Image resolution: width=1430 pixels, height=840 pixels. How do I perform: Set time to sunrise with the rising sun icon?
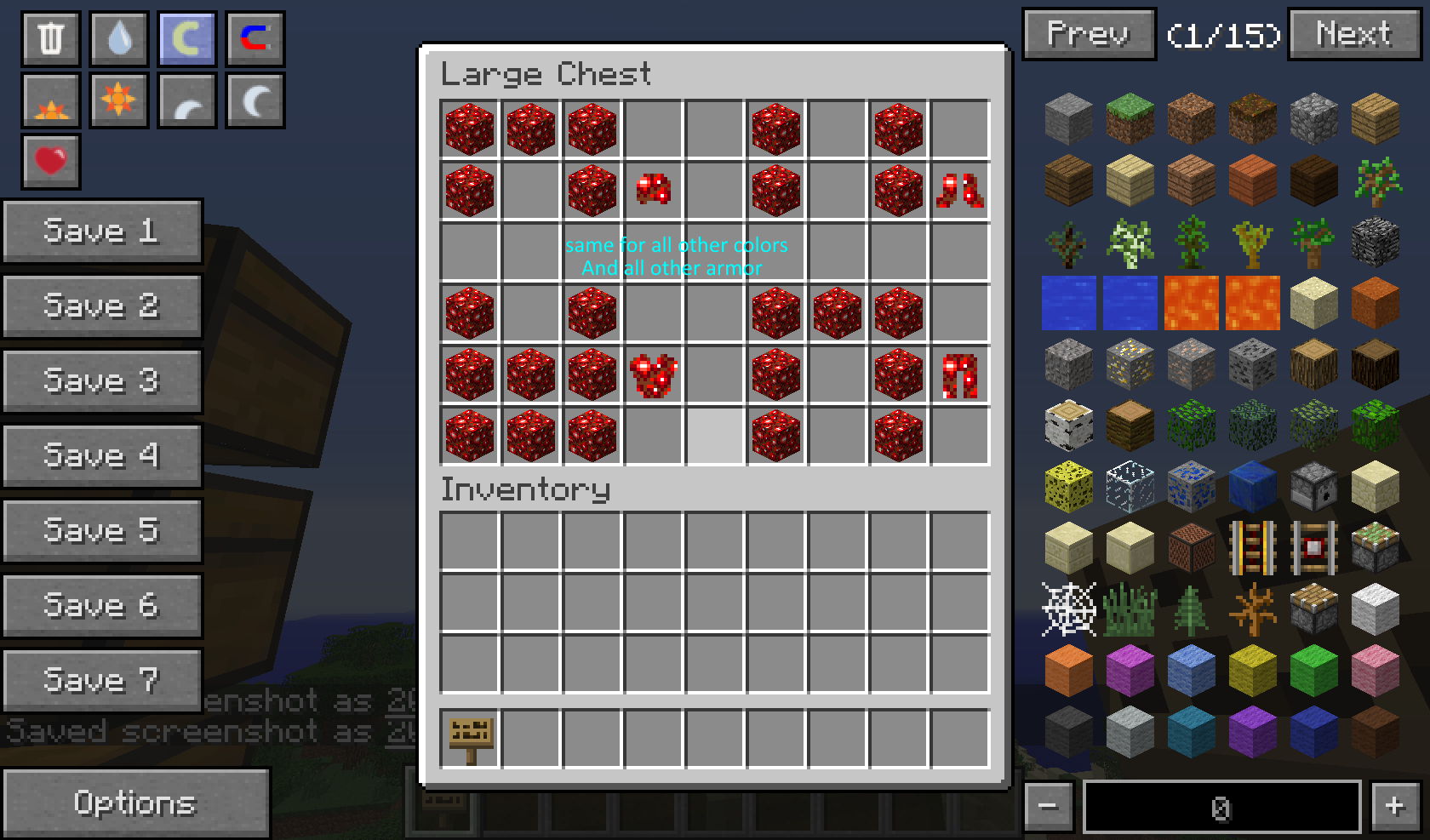(x=50, y=100)
